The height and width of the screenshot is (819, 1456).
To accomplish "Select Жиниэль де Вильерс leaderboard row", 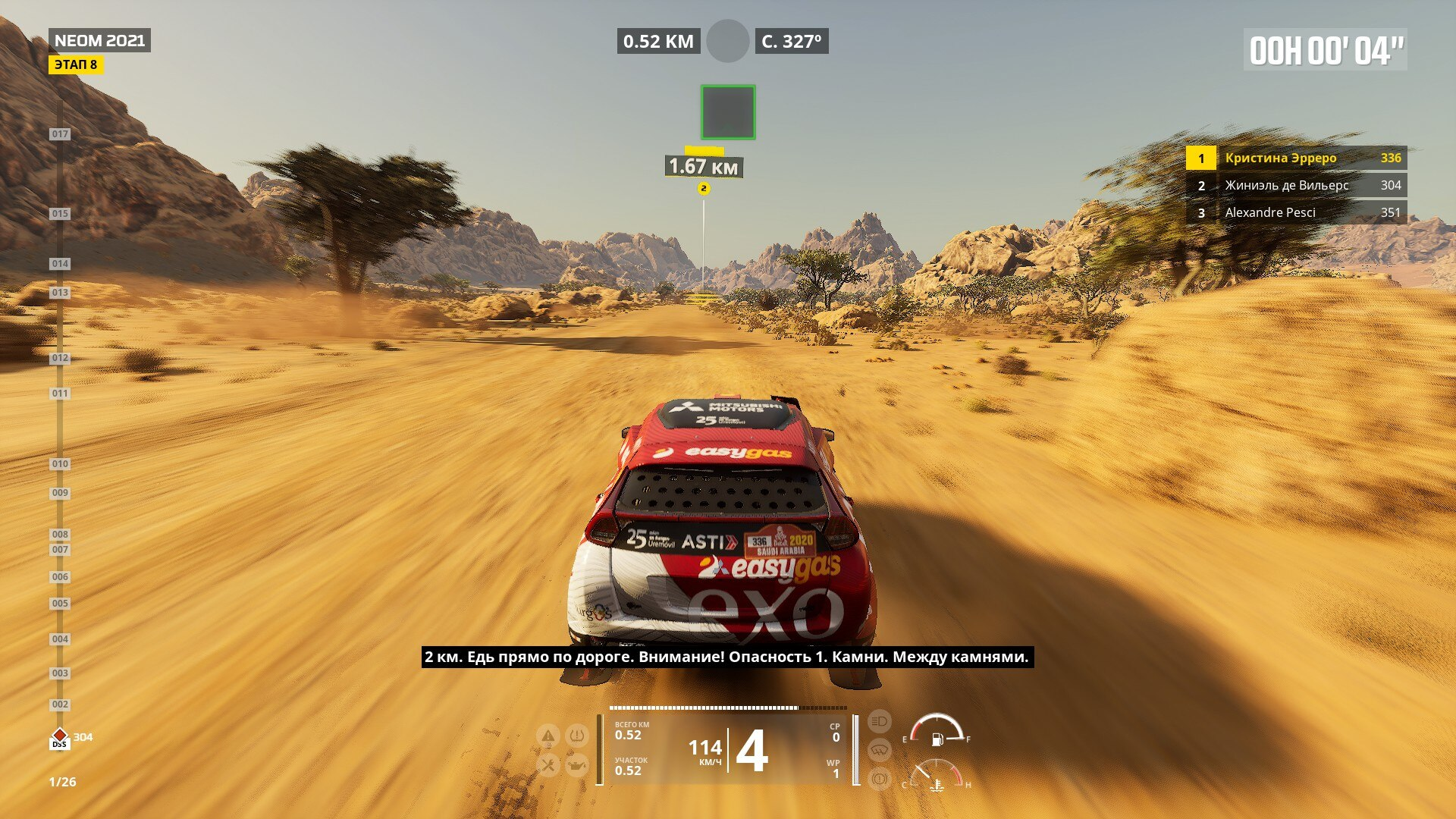I will click(1296, 185).
